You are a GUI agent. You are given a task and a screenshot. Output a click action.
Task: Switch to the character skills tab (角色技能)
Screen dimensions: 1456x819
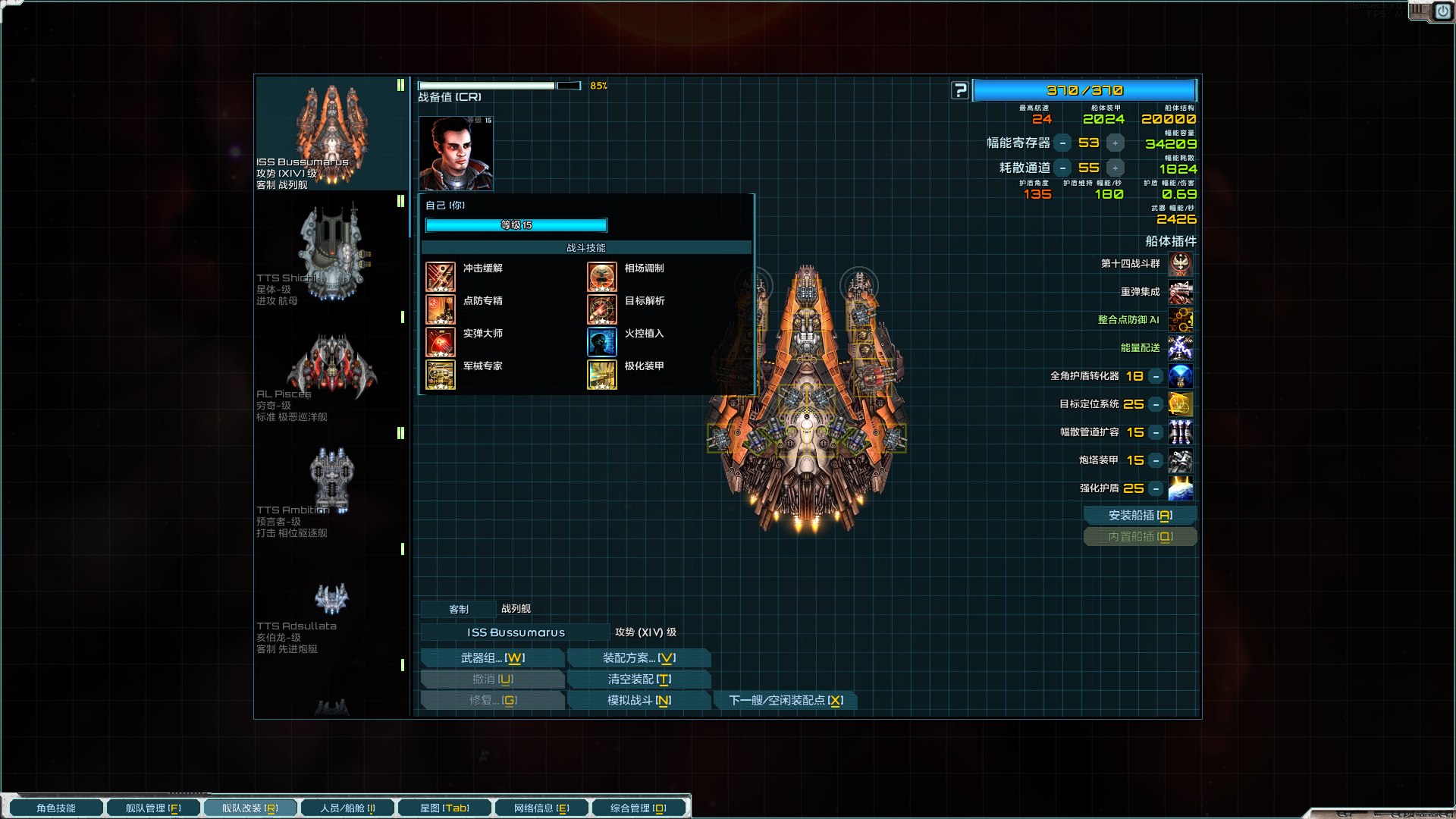point(55,808)
